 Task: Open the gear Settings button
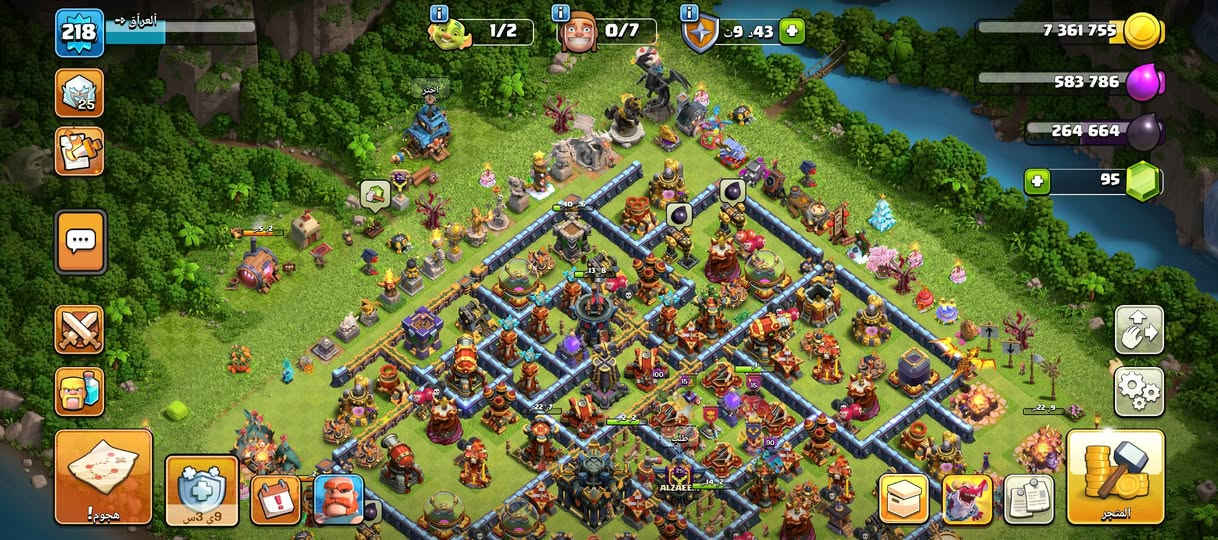tap(1138, 391)
